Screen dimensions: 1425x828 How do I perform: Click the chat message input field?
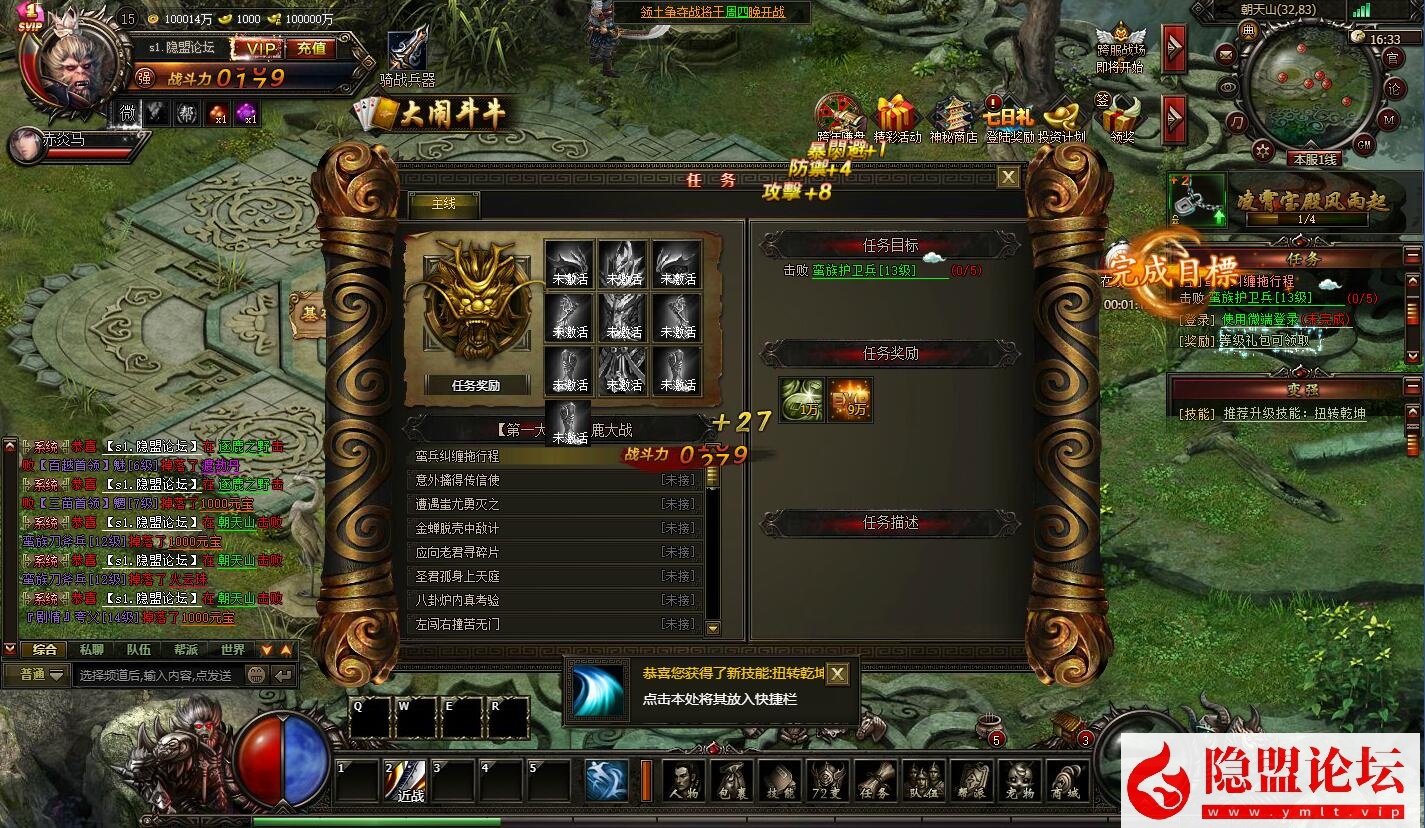(x=158, y=676)
